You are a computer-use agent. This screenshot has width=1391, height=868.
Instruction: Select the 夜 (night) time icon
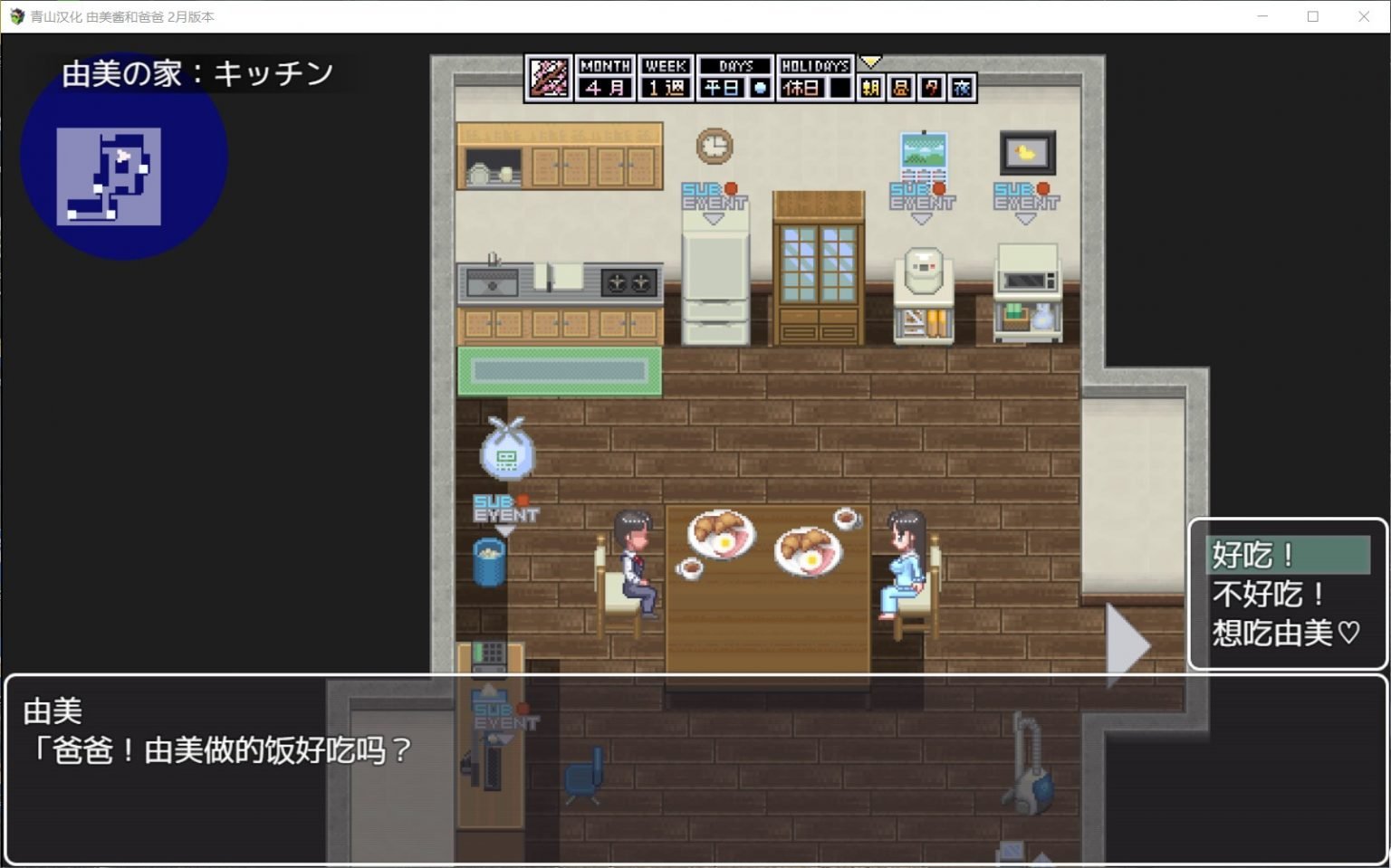pyautogui.click(x=962, y=87)
